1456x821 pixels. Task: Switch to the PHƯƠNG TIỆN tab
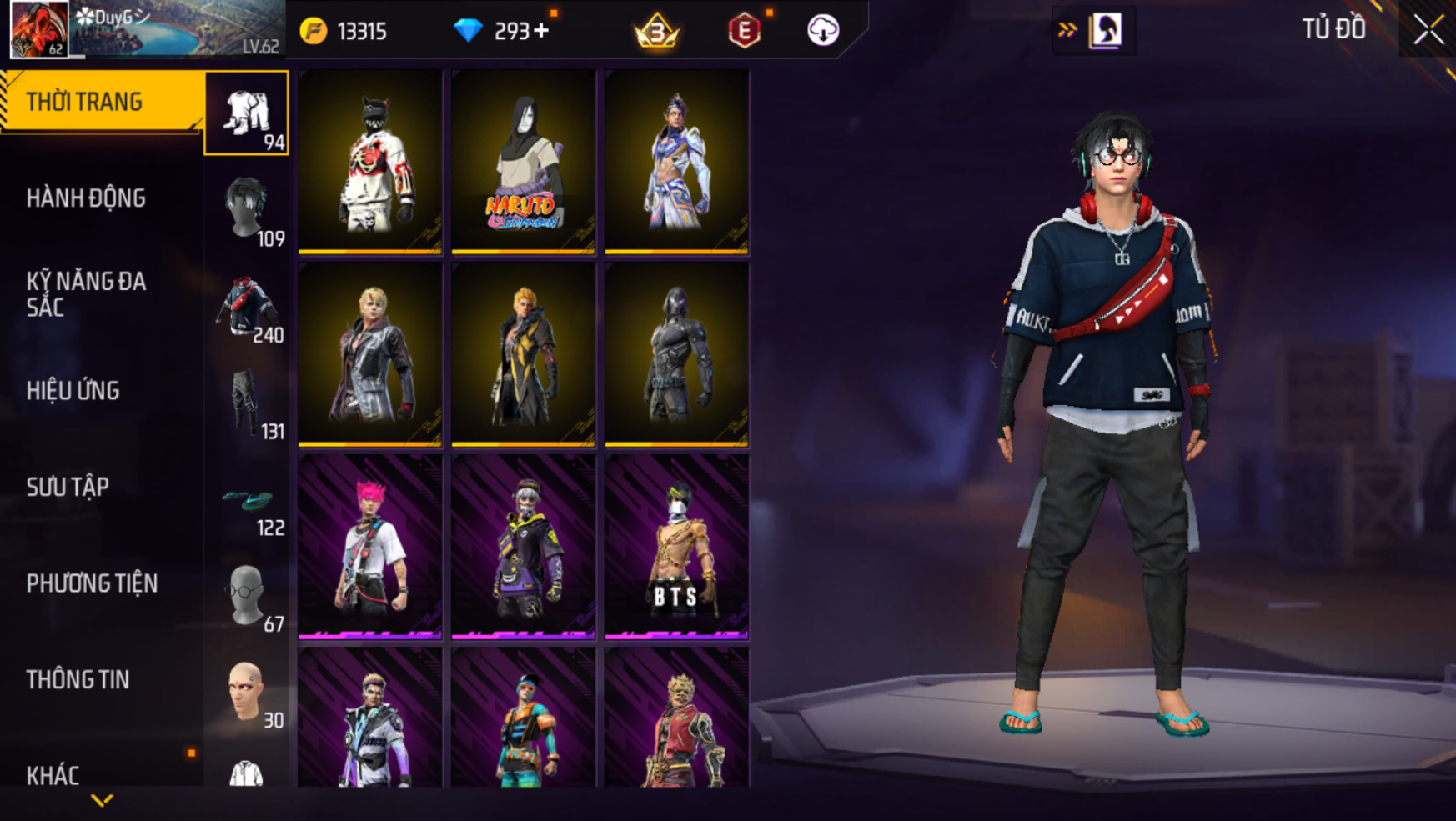point(93,583)
